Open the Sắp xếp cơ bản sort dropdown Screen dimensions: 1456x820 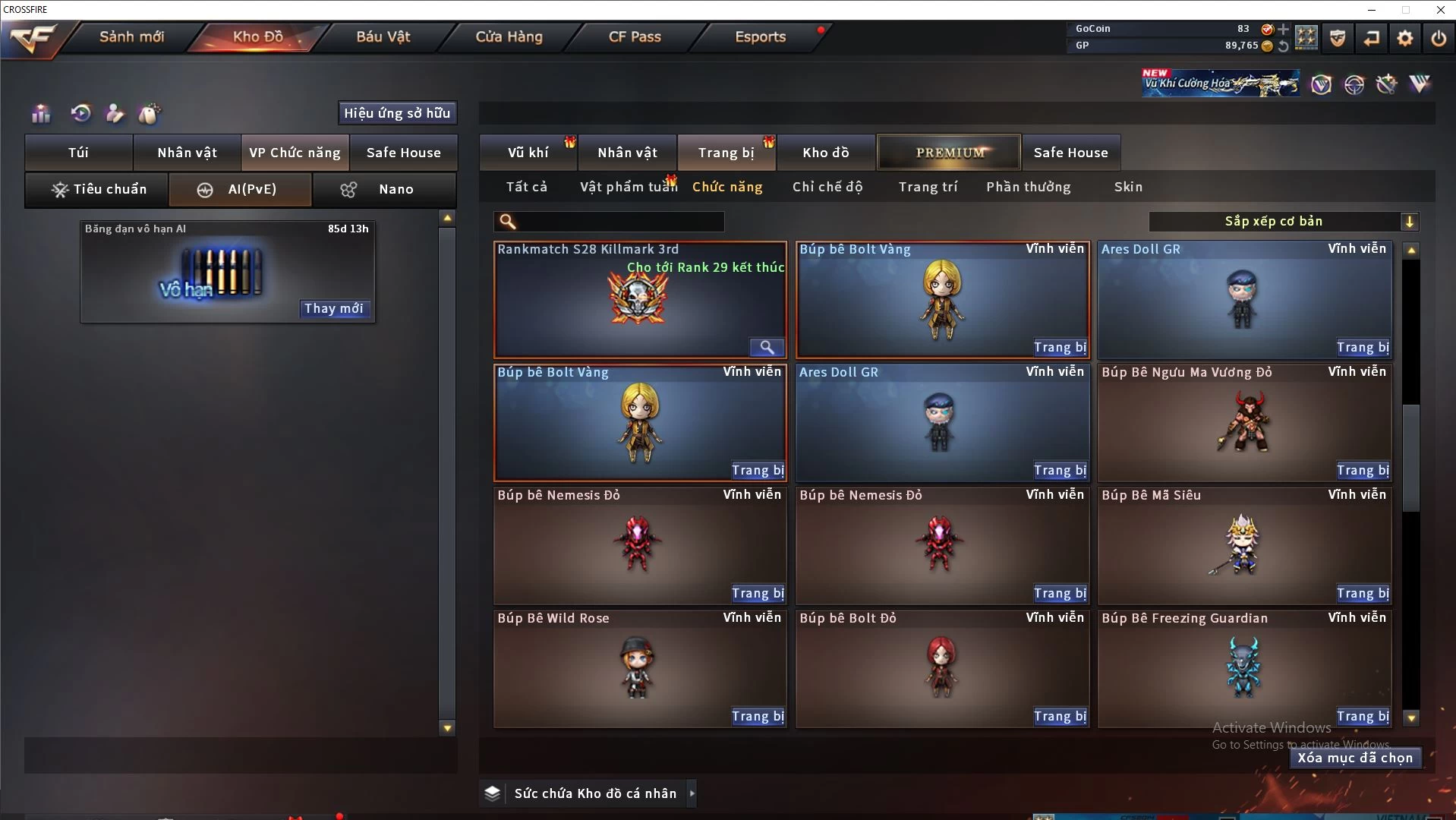coord(1283,222)
